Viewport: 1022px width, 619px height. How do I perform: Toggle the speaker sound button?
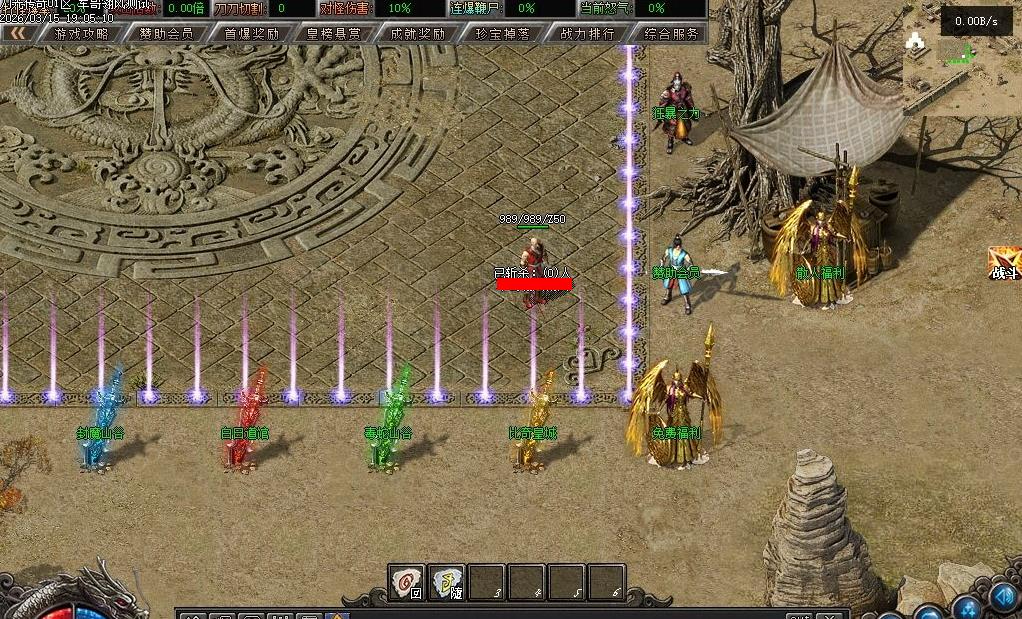tap(1003, 597)
